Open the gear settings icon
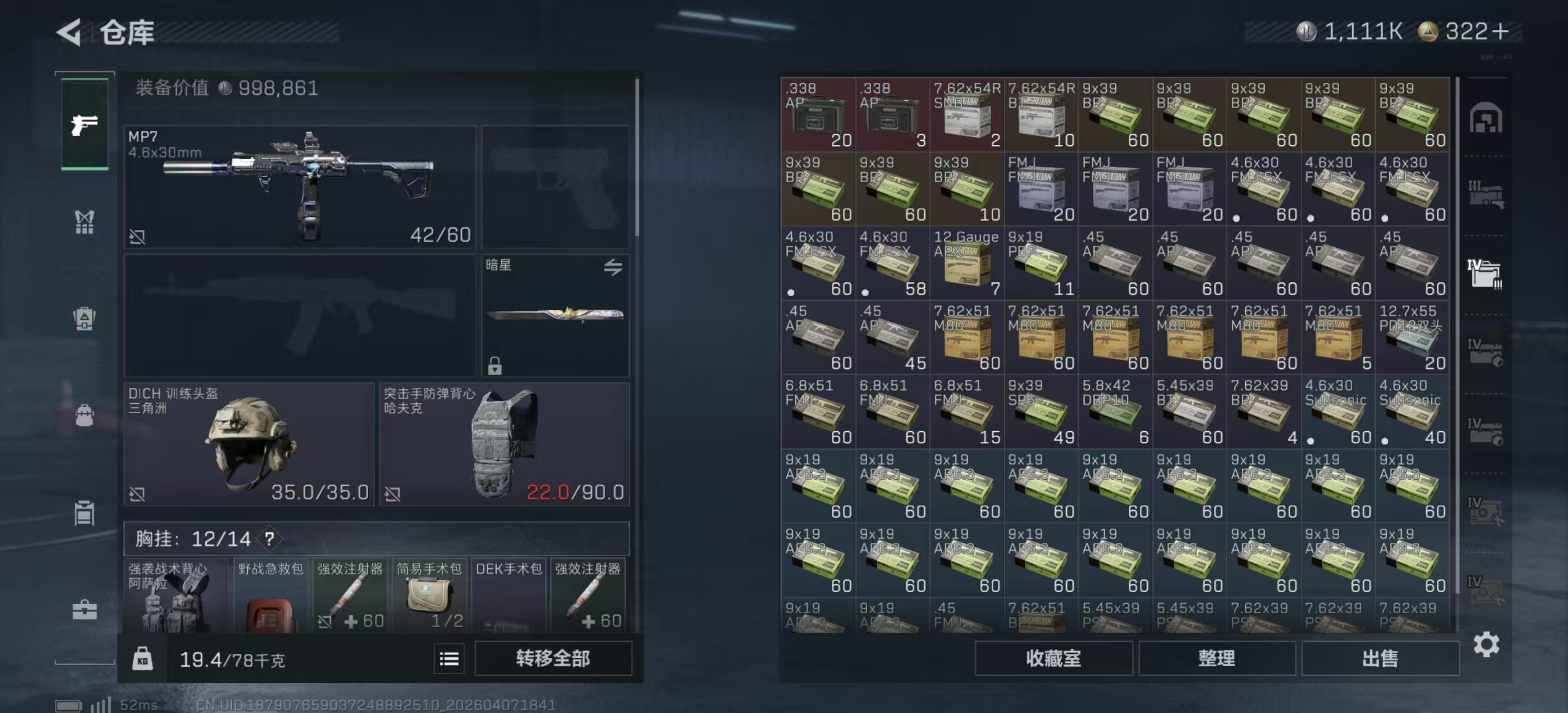The image size is (1568, 713). (1486, 644)
